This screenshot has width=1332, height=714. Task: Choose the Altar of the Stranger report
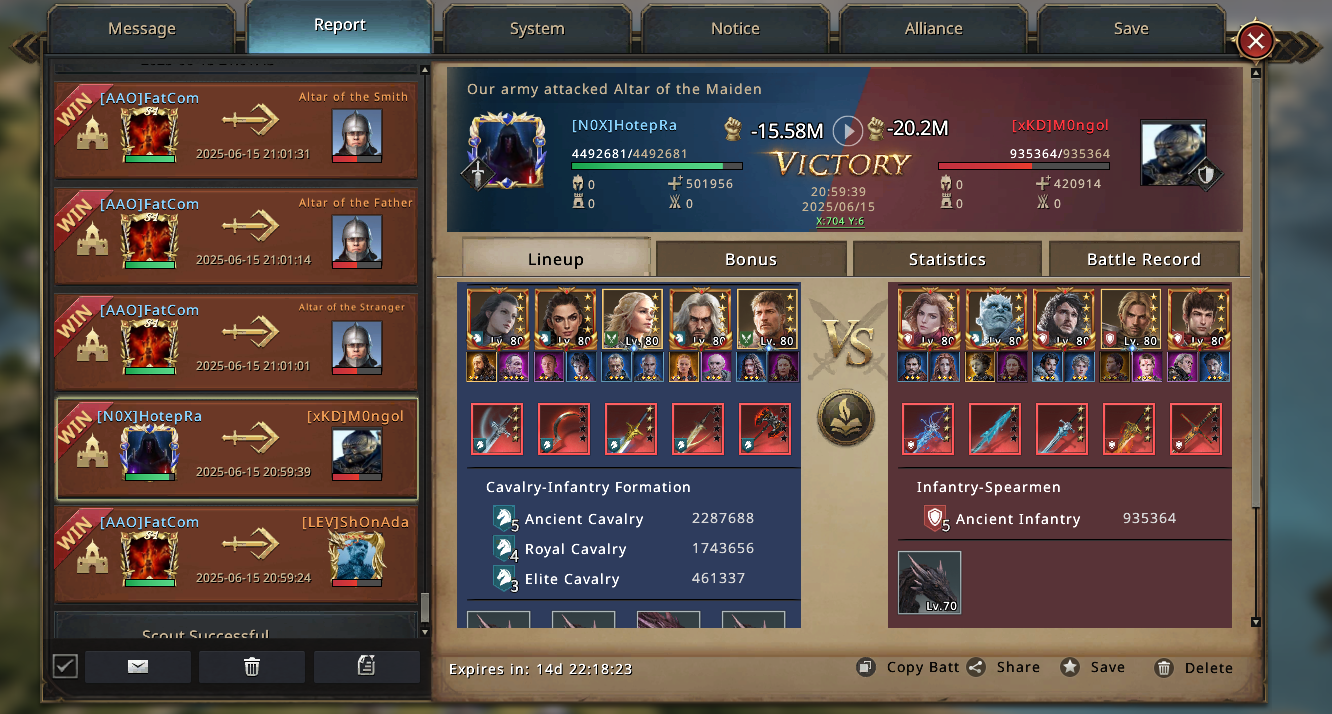236,342
